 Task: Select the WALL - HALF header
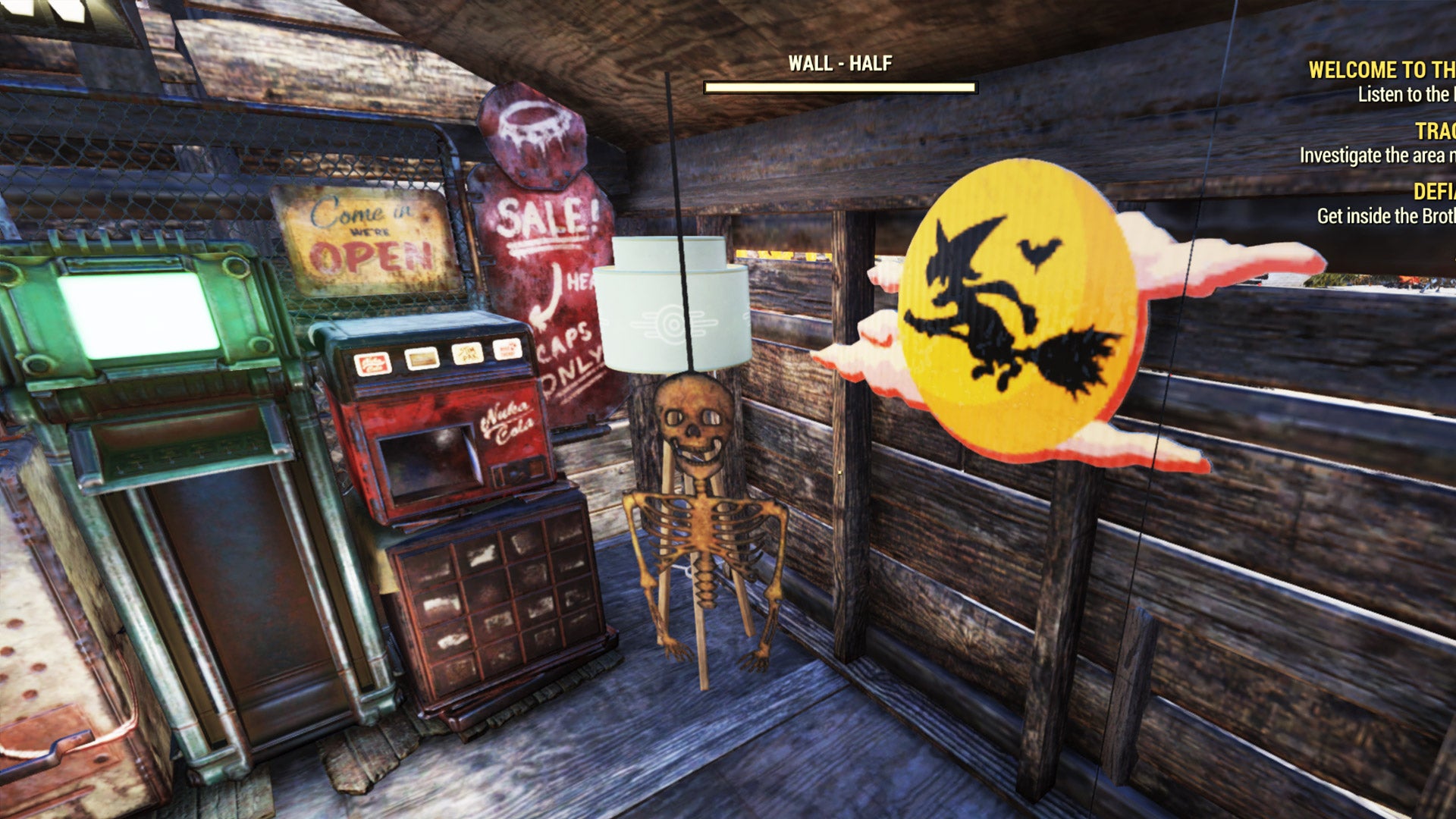coord(839,65)
